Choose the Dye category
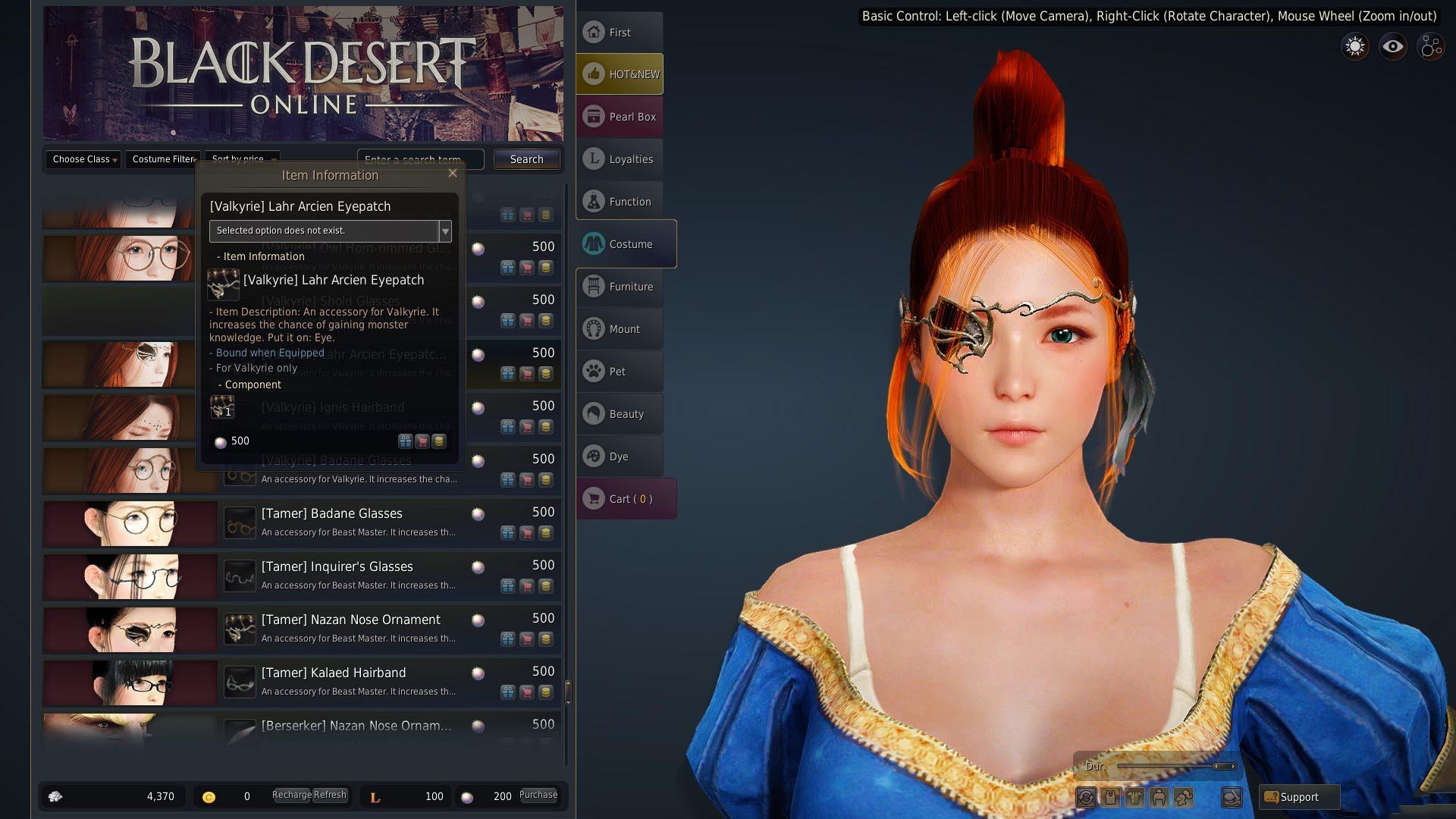The image size is (1456, 819). pos(620,457)
